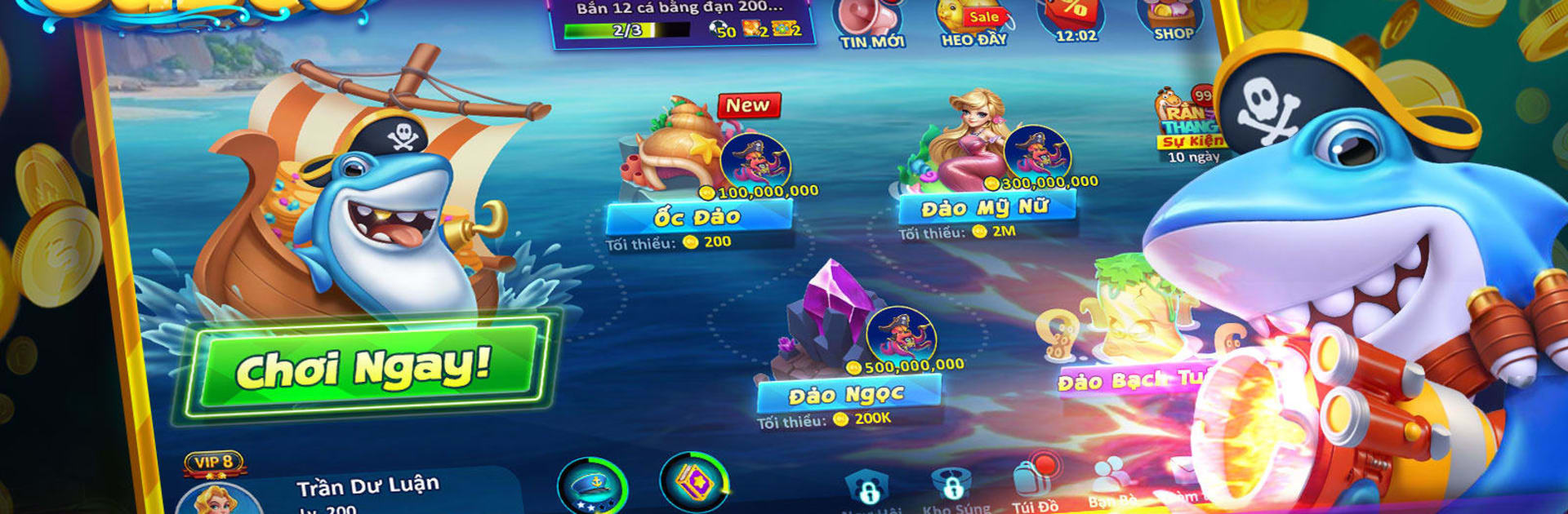Open the locked Kho Súng gun storage

tap(952, 490)
